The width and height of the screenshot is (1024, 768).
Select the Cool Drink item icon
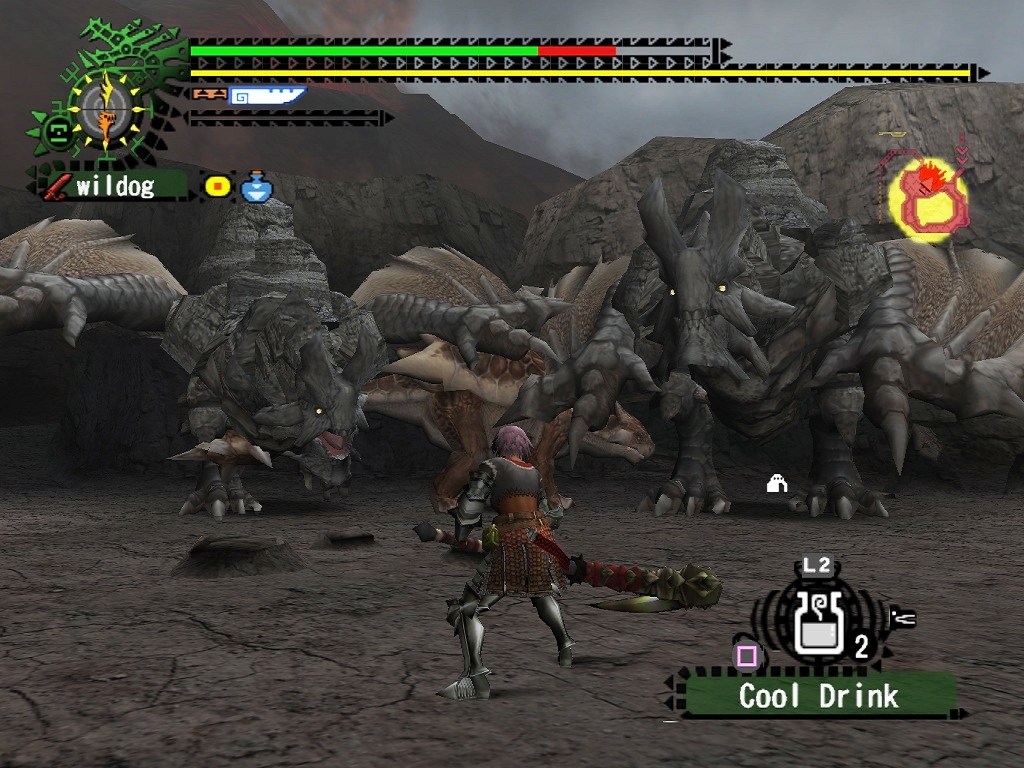[x=817, y=625]
